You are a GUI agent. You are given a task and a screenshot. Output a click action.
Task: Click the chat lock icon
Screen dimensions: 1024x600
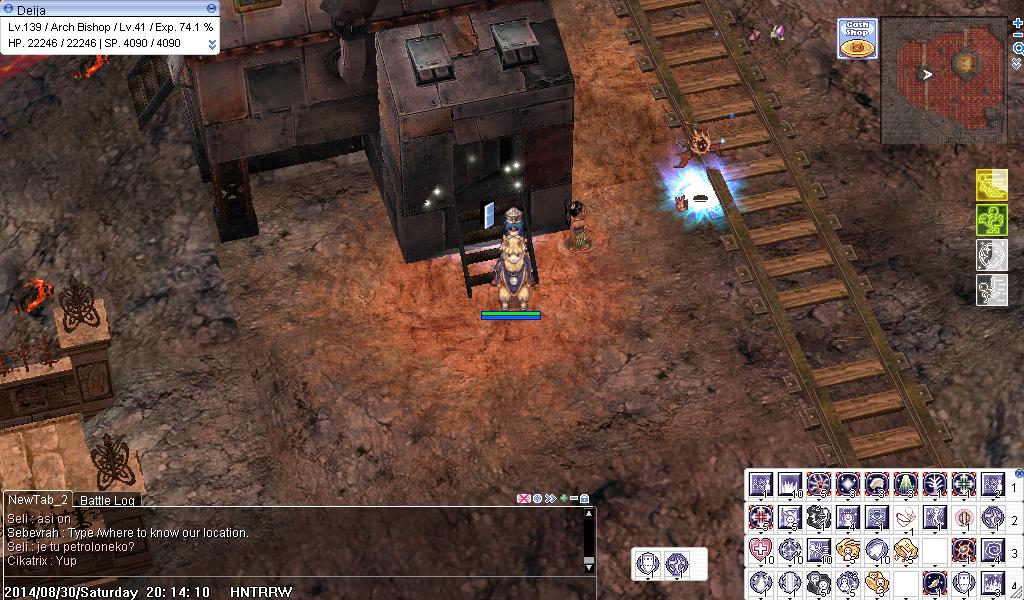point(584,498)
